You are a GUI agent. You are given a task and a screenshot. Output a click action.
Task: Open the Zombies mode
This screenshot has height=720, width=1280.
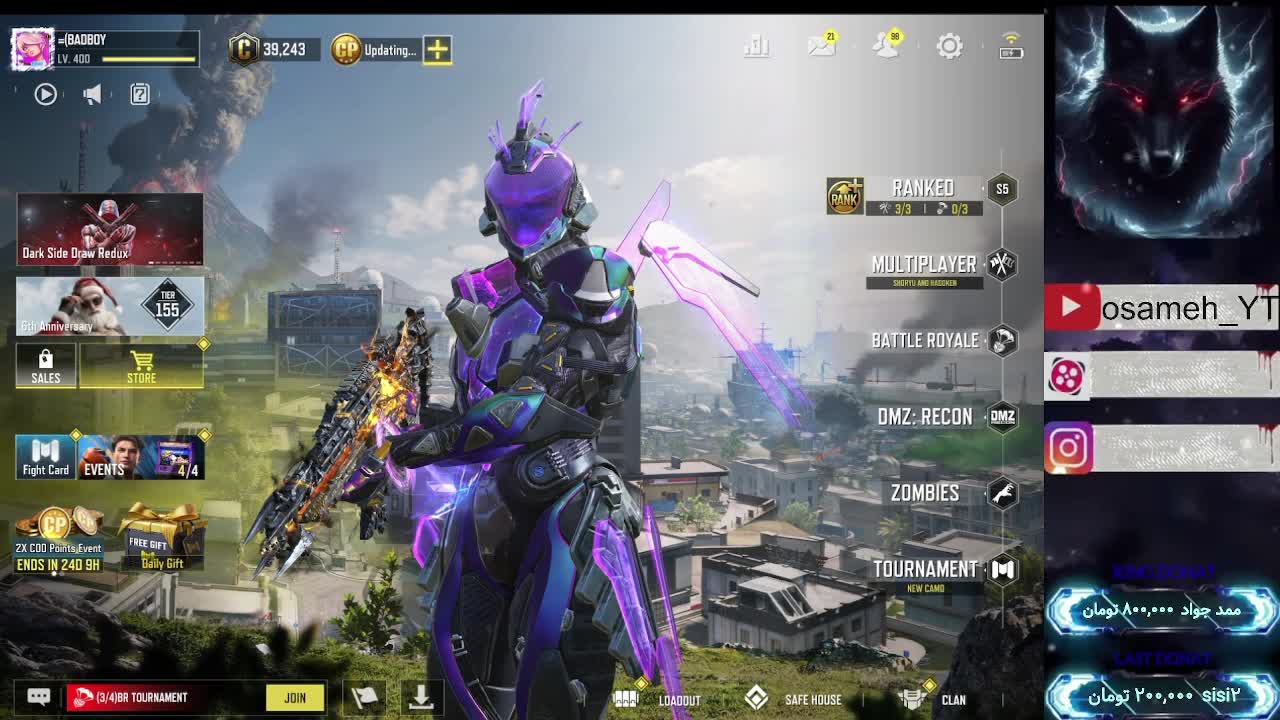pyautogui.click(x=925, y=493)
